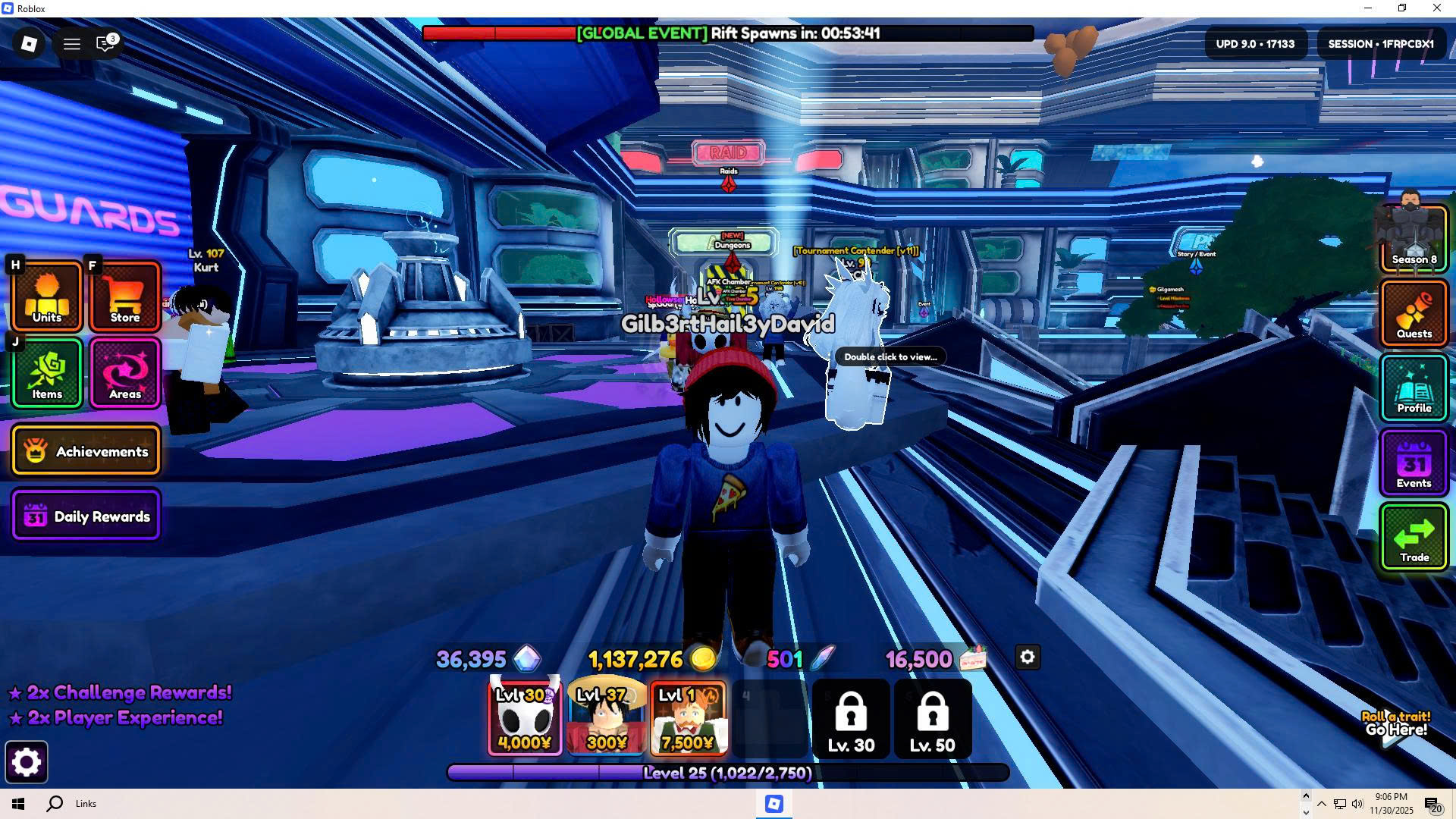Open game settings with the gear button

click(27, 762)
